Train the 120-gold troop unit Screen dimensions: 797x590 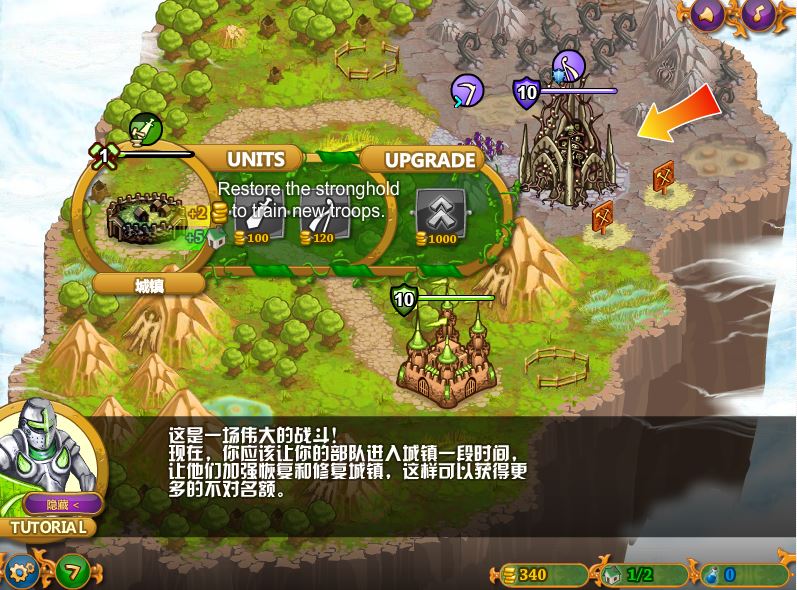323,215
